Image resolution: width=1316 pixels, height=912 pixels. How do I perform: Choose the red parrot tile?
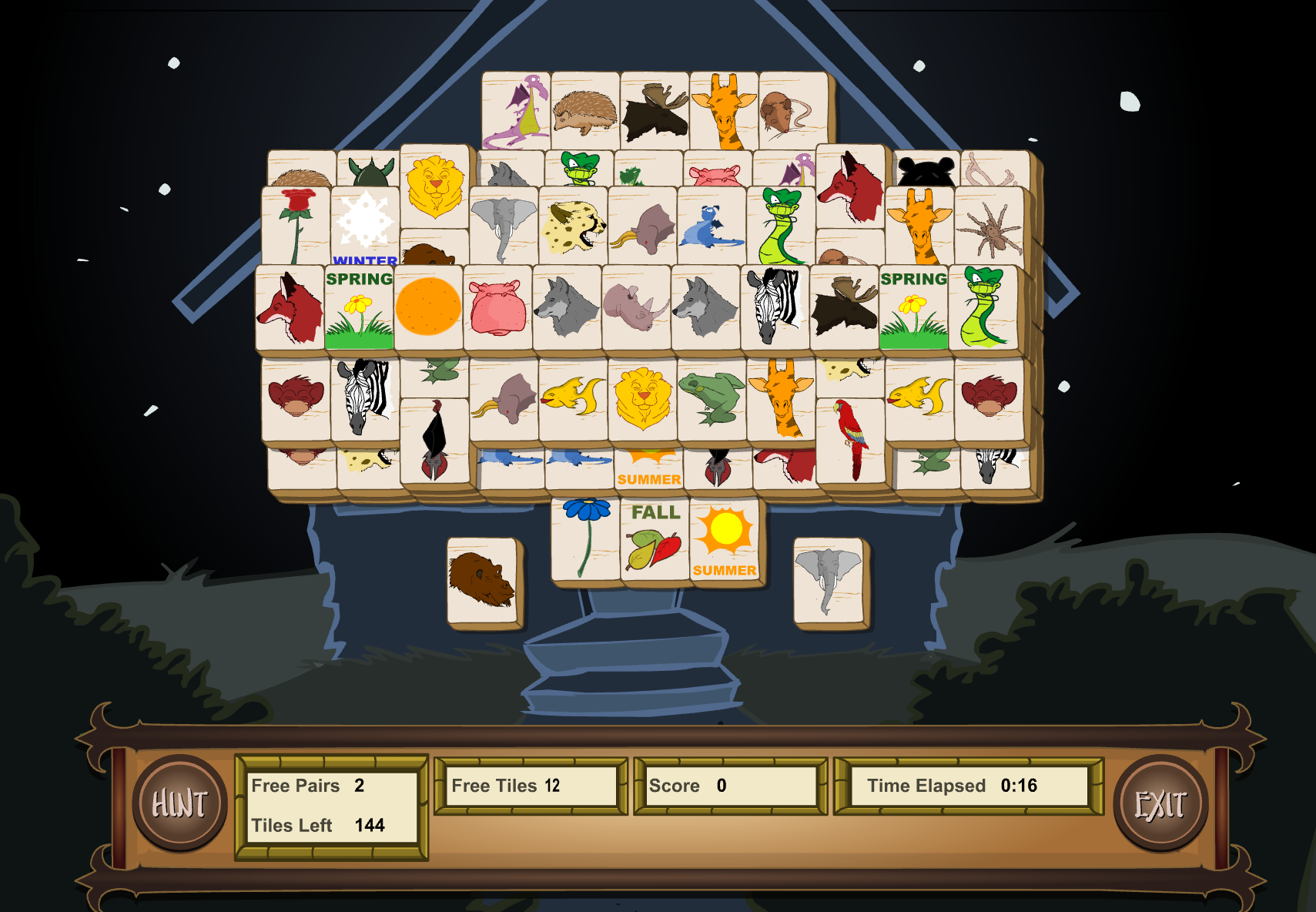pos(850,439)
